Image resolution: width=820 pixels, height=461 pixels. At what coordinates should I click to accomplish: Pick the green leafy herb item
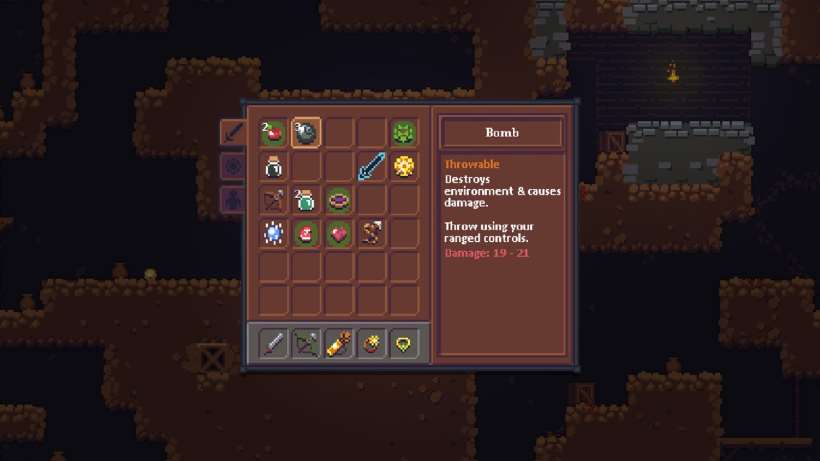tap(404, 133)
